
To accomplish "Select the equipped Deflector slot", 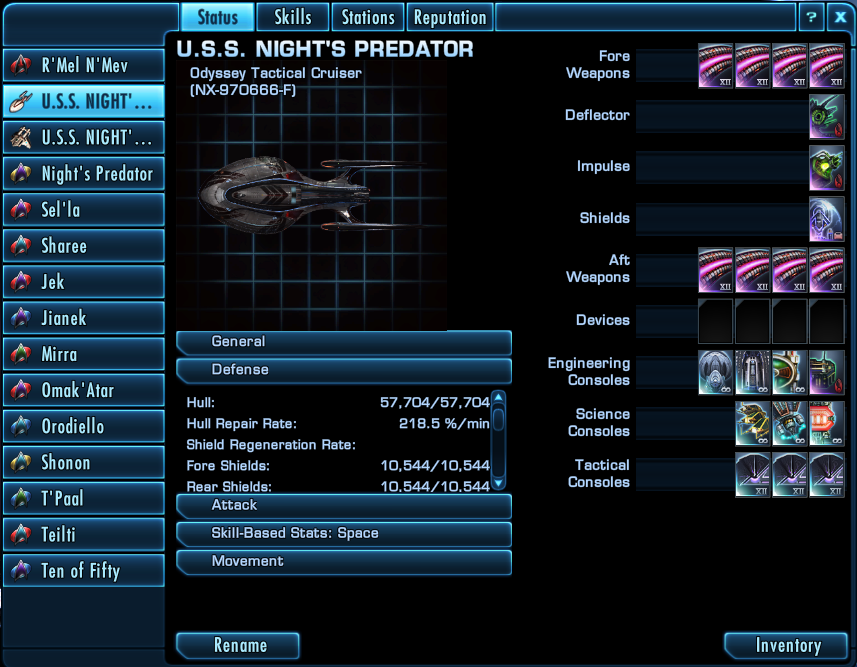I will click(827, 116).
